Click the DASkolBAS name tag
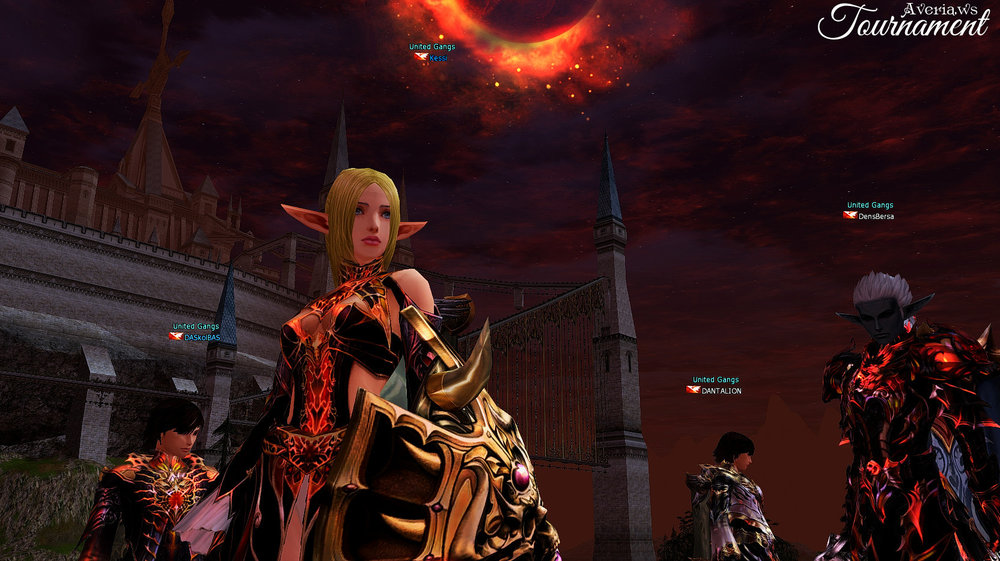This screenshot has width=1000, height=561. click(201, 337)
